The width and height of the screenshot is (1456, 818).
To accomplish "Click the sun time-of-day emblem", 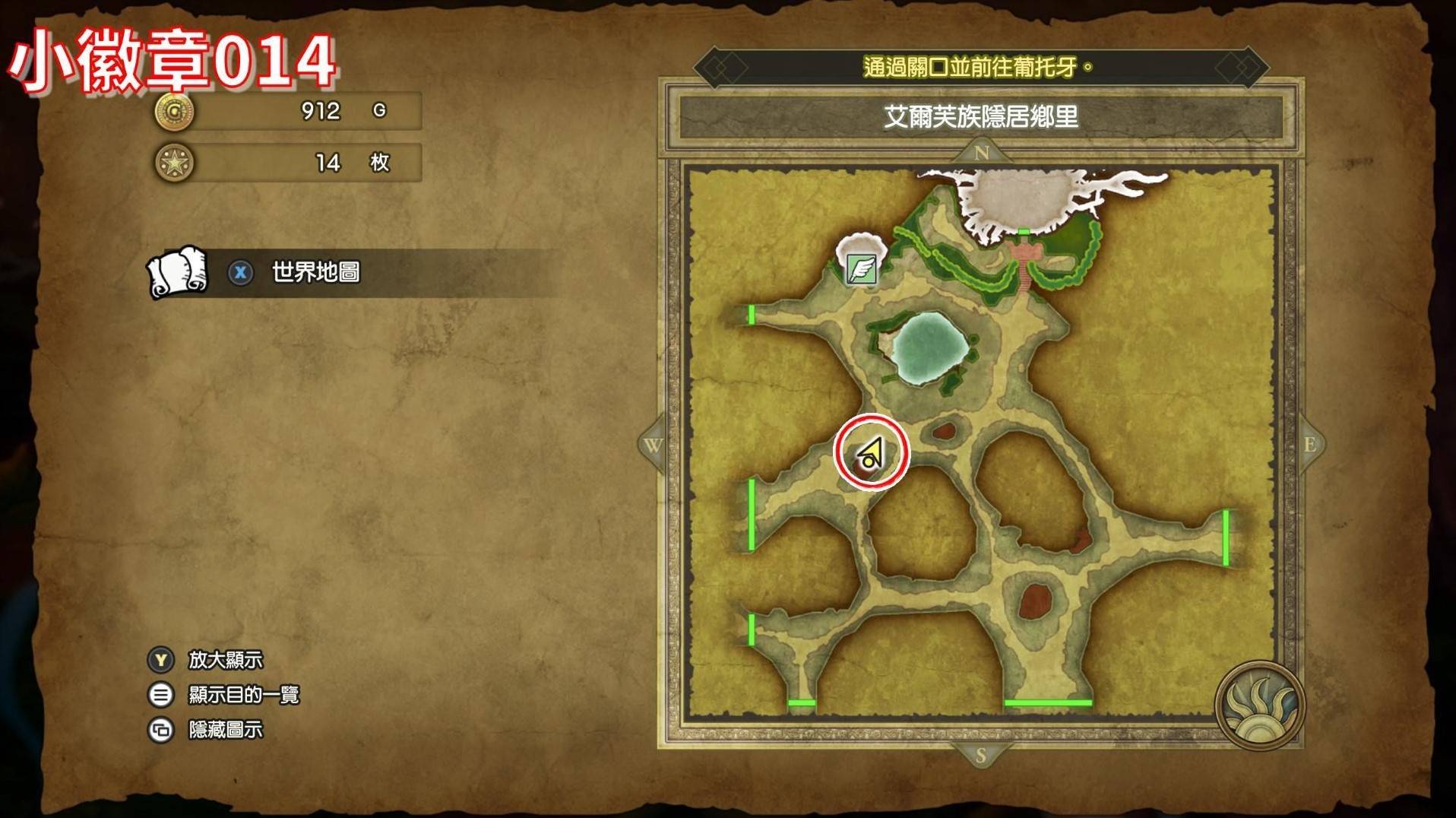I will click(1259, 705).
